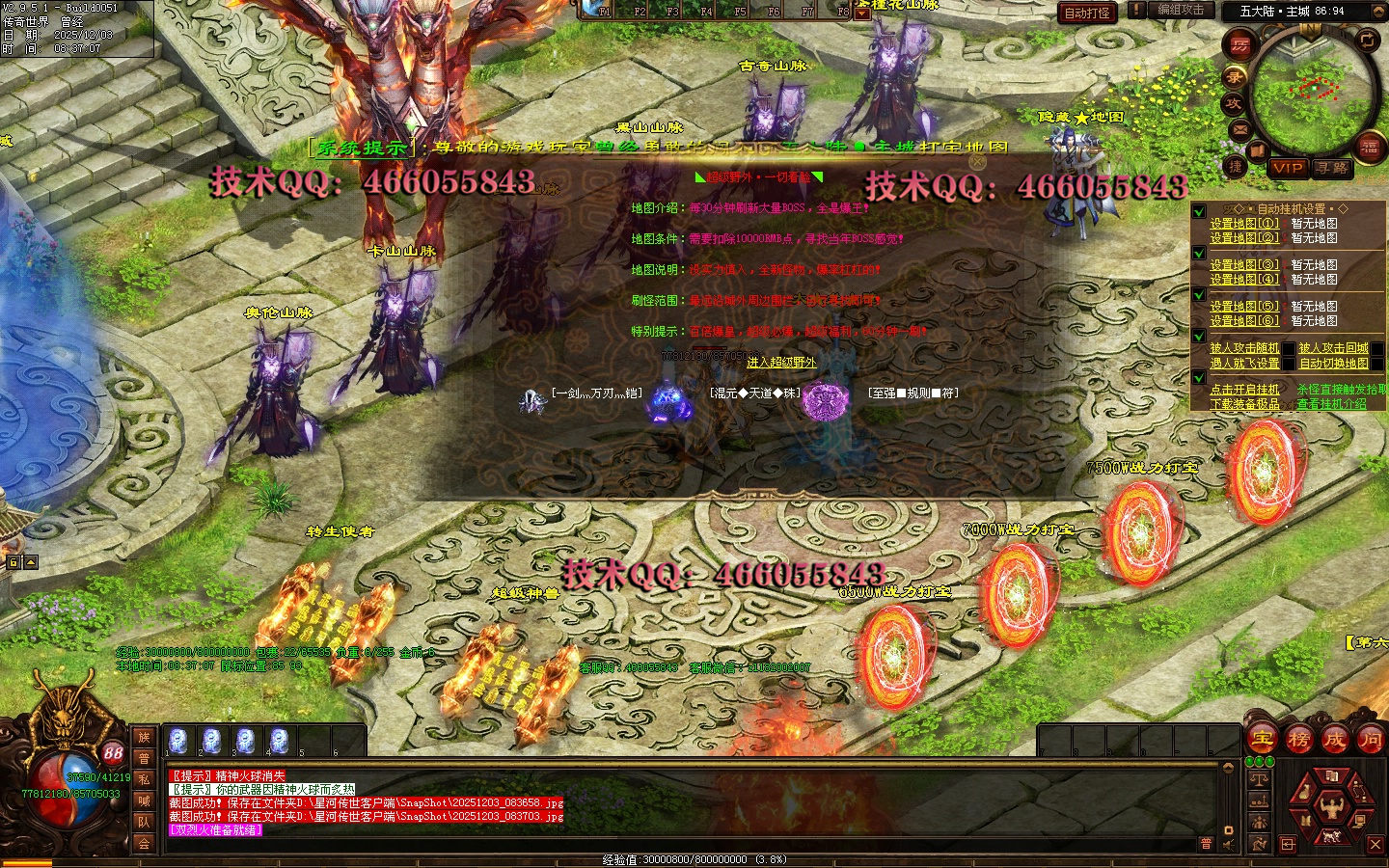Open the 查看挂机介绍 link

pyautogui.click(x=1331, y=404)
